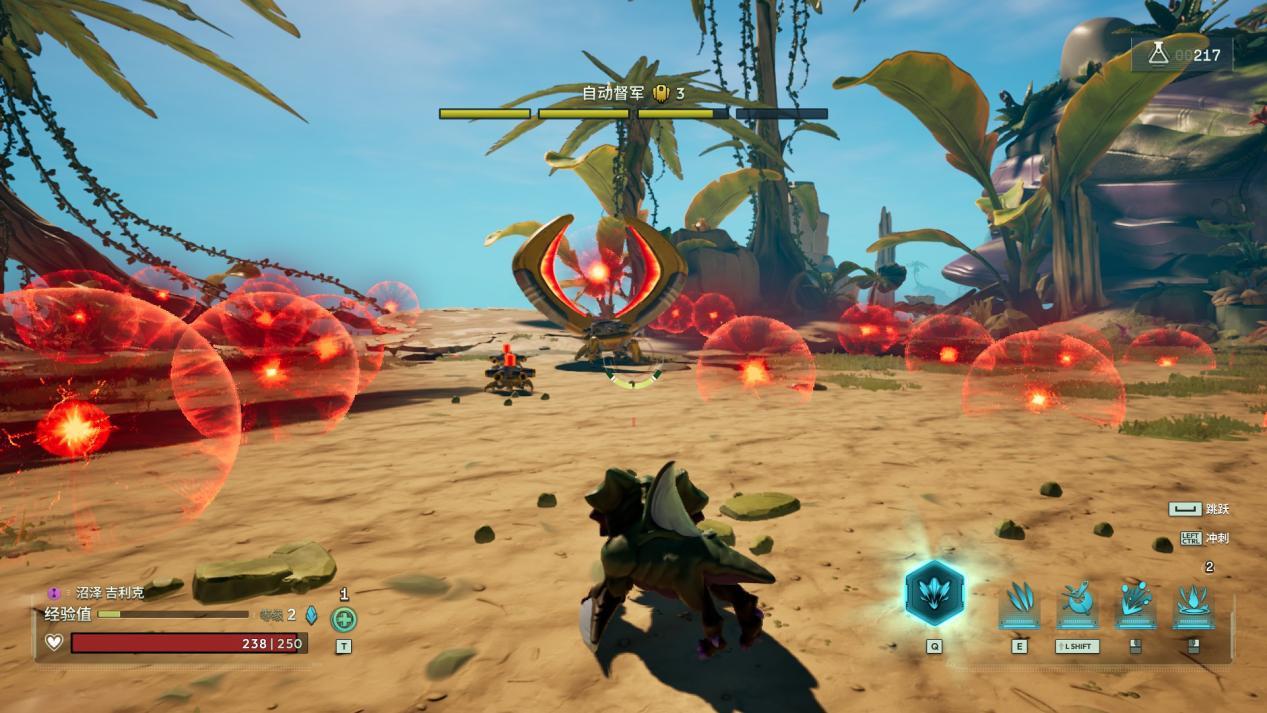Click the flask currency icon

click(1158, 54)
